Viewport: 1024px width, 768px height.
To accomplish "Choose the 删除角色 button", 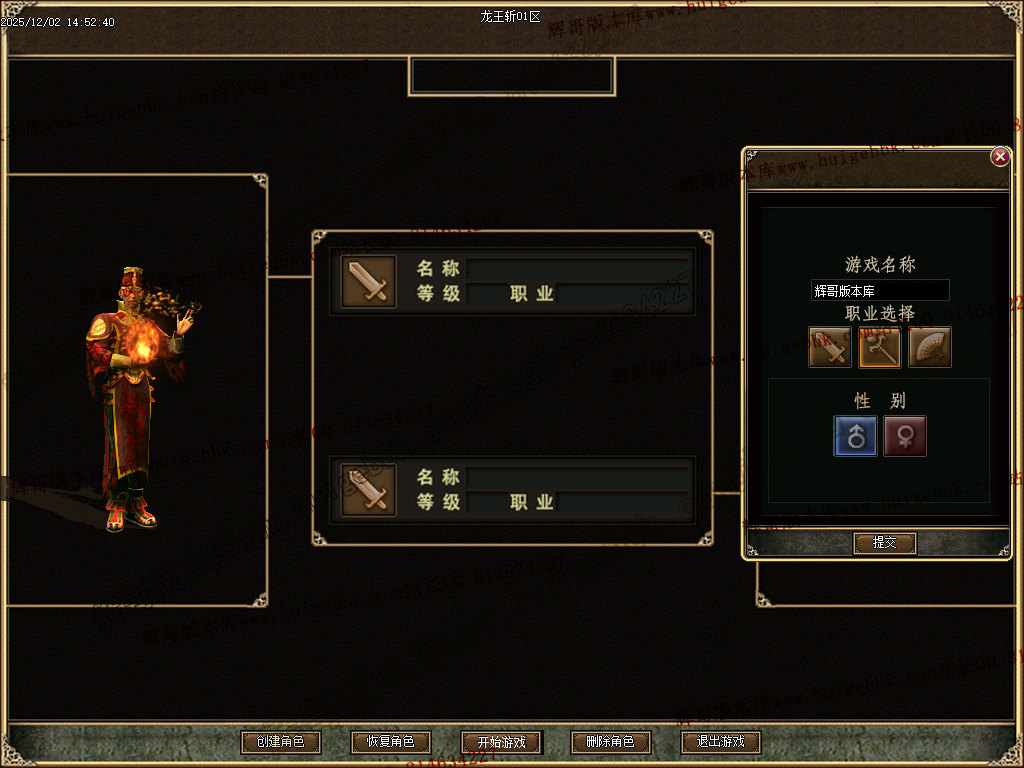I will (x=610, y=742).
